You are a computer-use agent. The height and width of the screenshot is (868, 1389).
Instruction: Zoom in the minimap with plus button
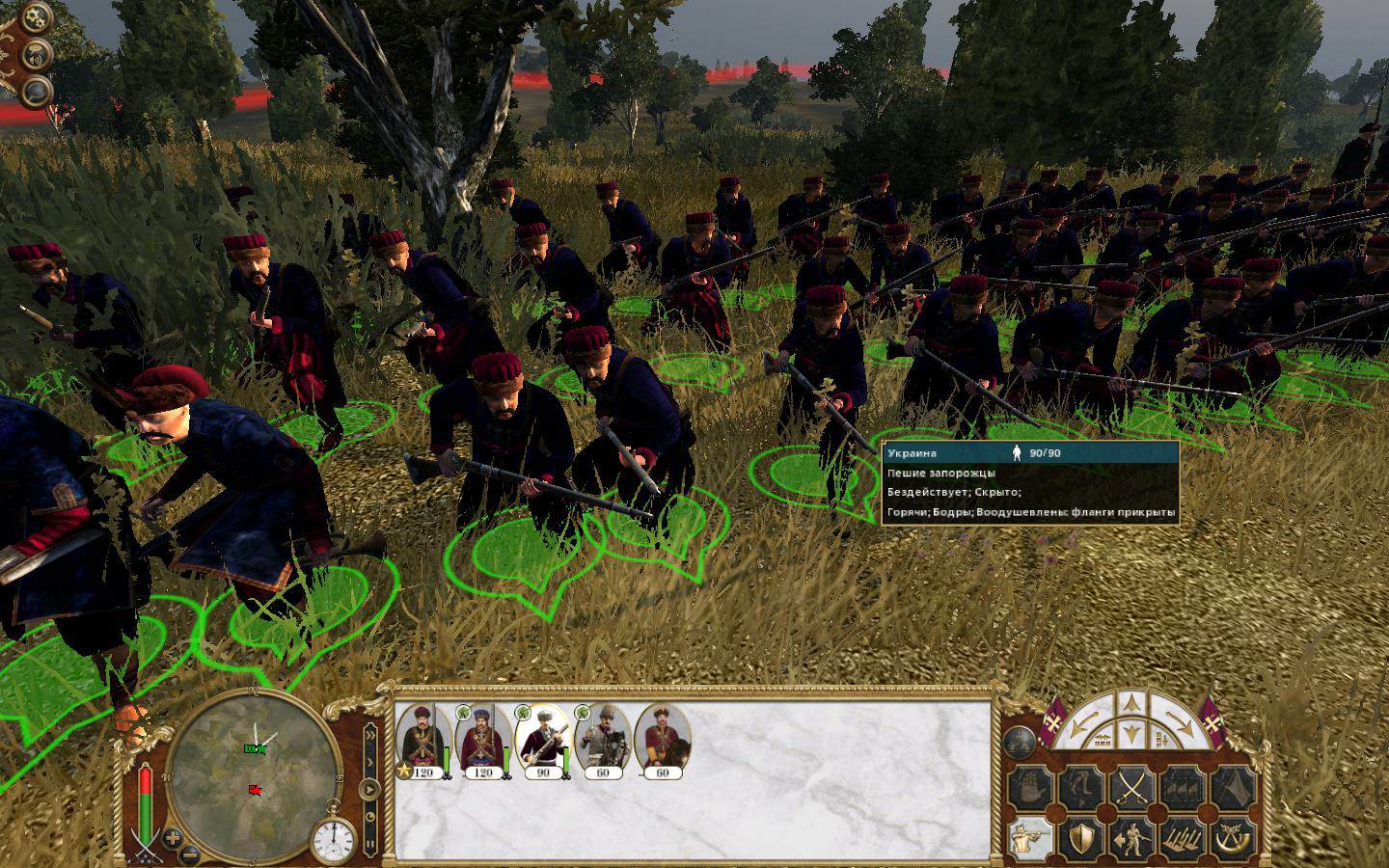click(172, 836)
